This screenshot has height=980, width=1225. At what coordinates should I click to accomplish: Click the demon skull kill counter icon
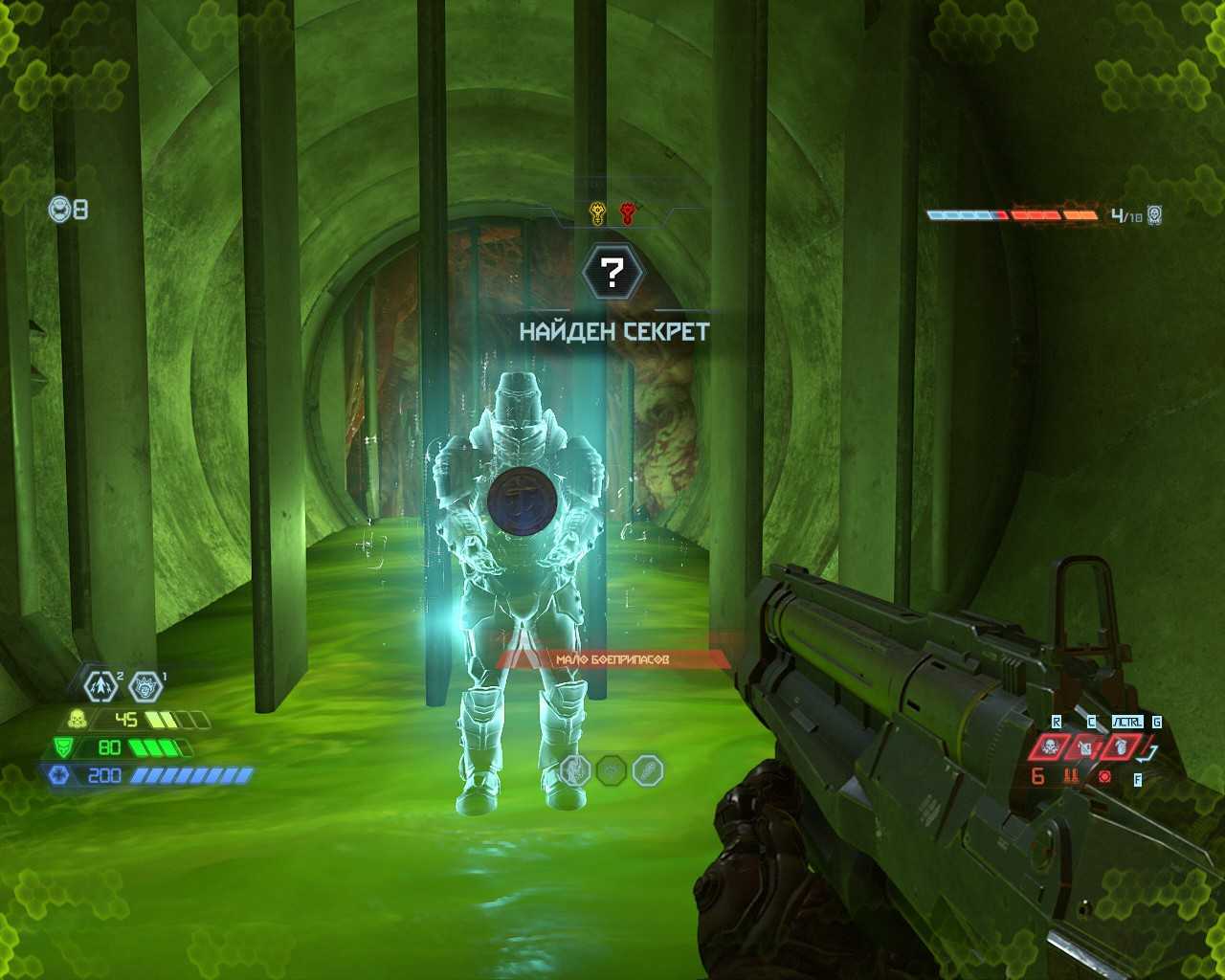pos(1154,215)
